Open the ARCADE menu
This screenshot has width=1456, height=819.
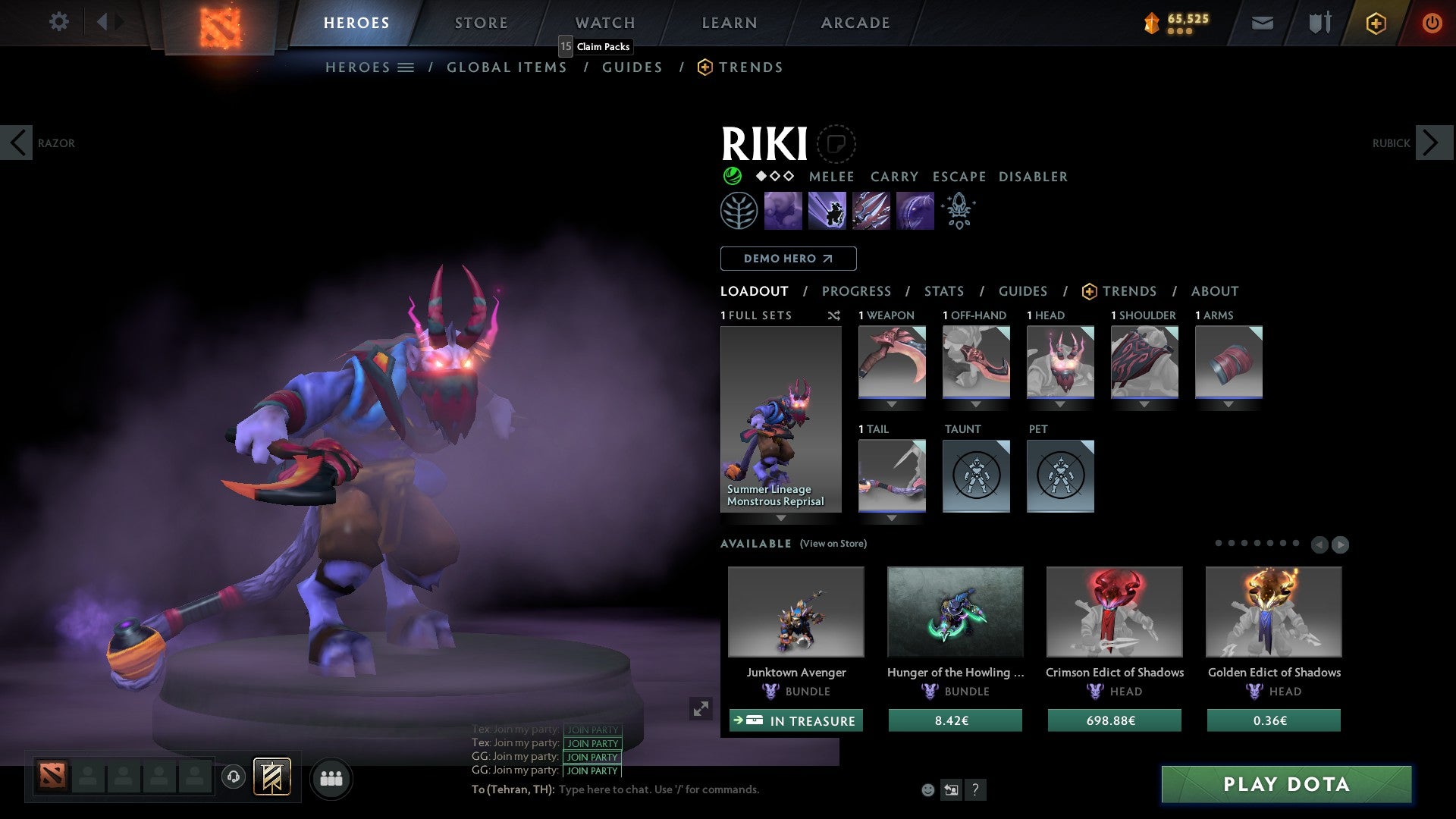855,23
